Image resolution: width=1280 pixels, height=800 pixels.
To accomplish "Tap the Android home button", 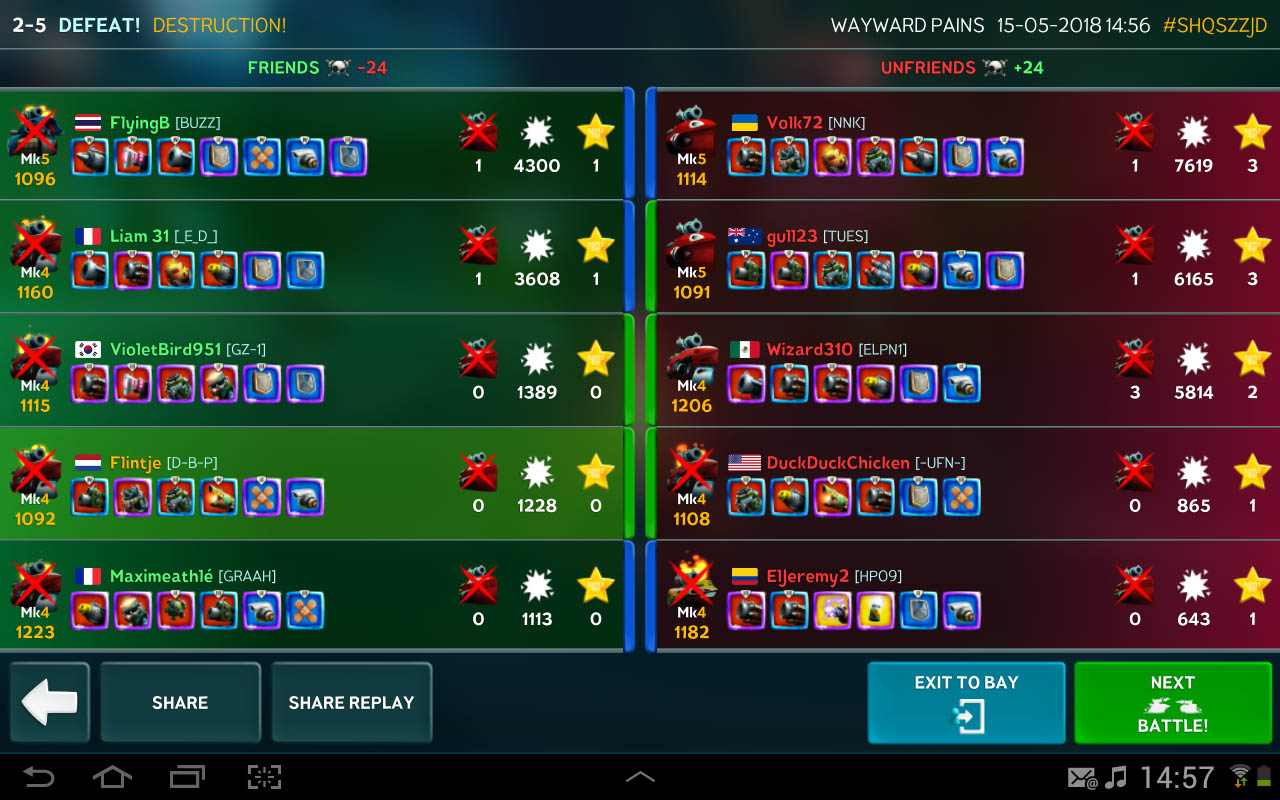I will pyautogui.click(x=112, y=777).
